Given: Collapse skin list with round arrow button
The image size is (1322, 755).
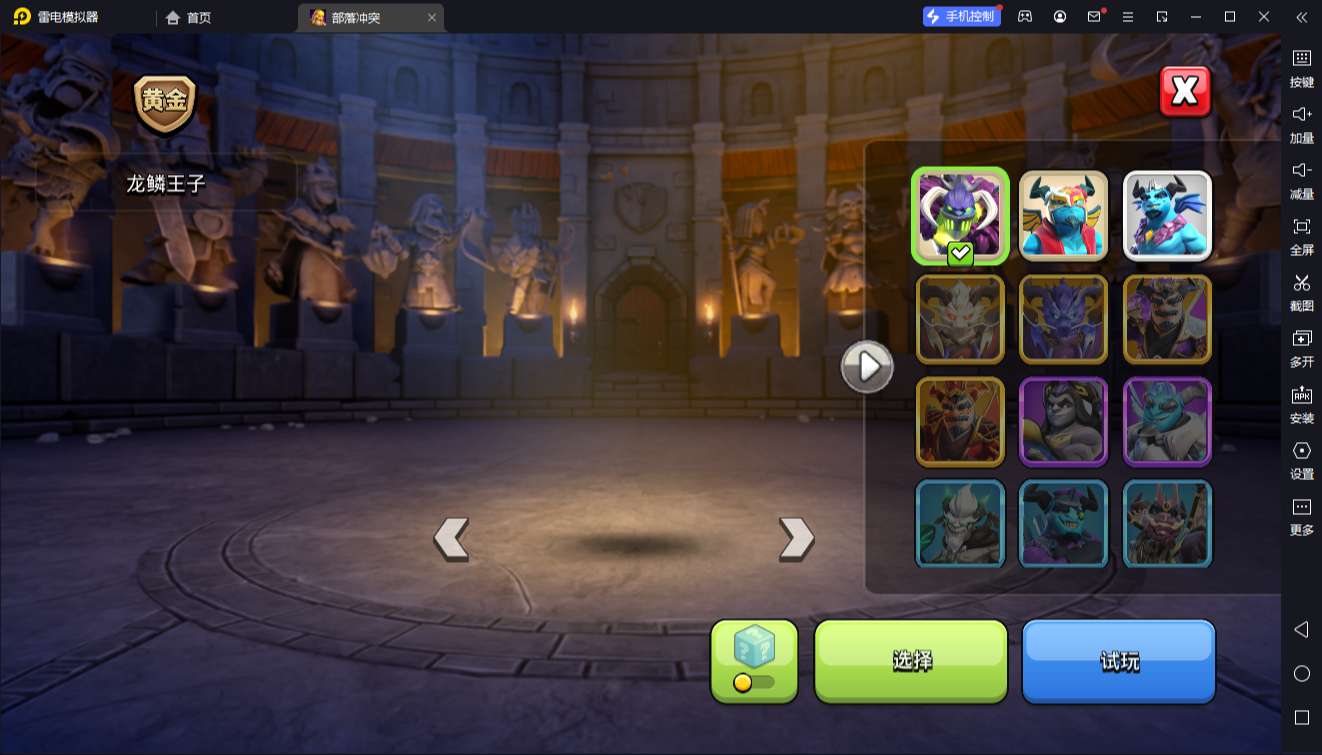Looking at the screenshot, I should tap(866, 367).
